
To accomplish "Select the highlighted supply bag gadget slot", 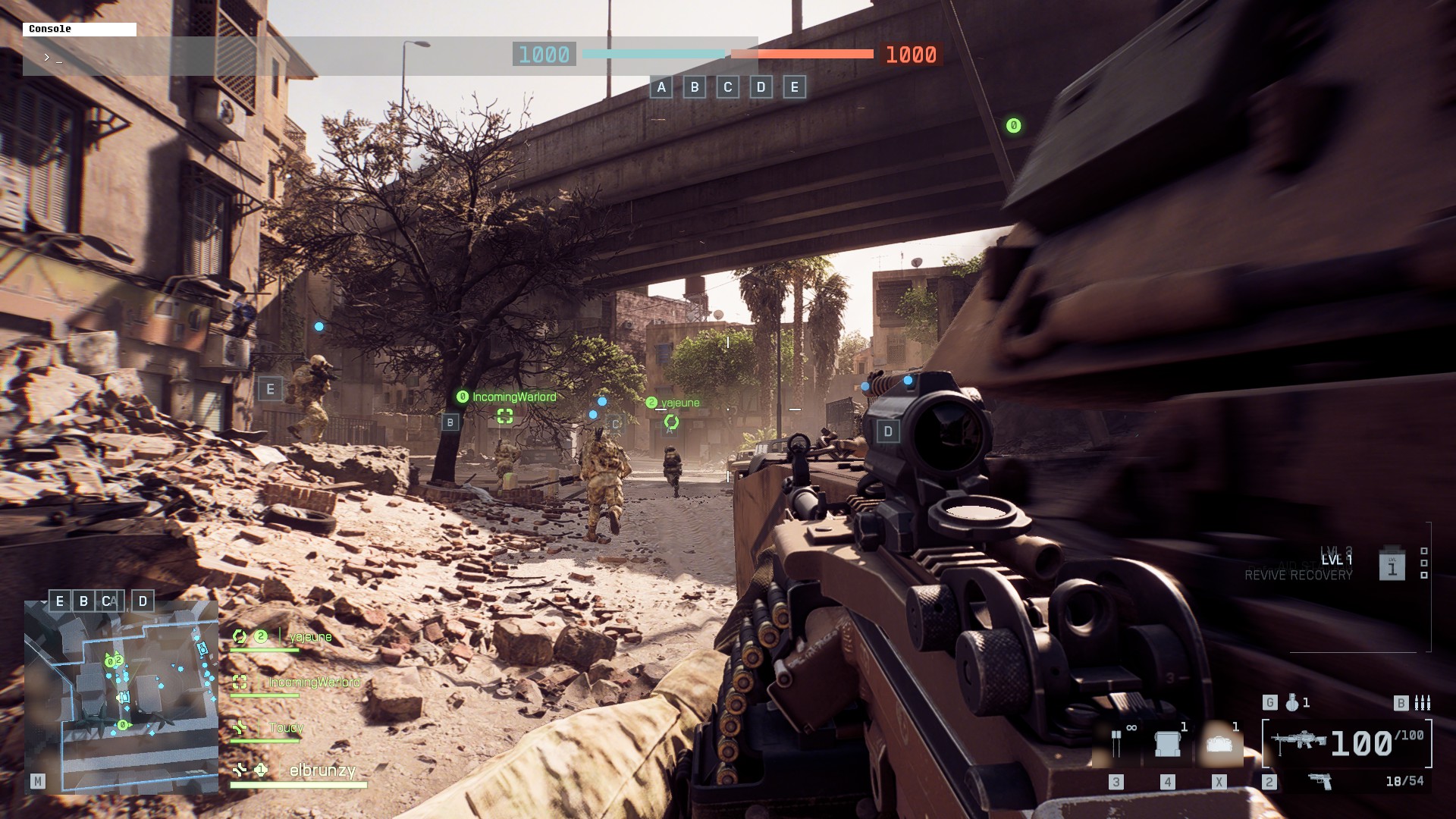I will pyautogui.click(x=1219, y=743).
